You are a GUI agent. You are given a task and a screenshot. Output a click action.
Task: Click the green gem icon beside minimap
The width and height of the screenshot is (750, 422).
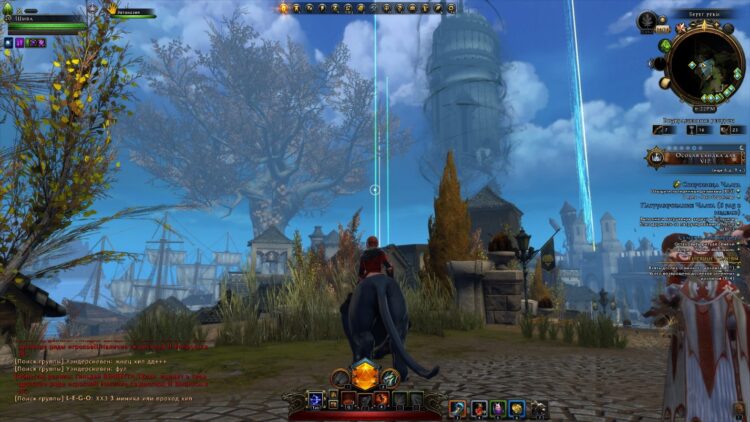click(665, 46)
